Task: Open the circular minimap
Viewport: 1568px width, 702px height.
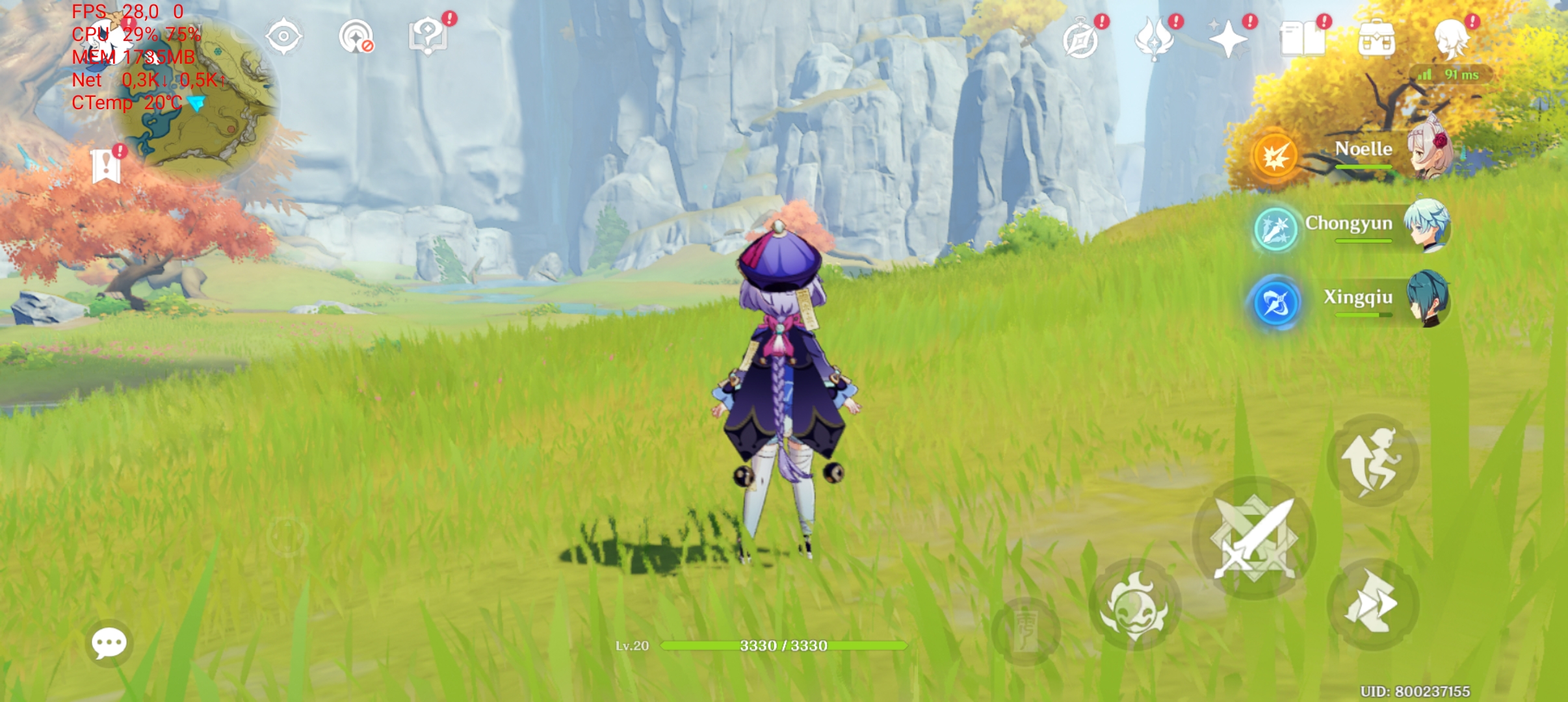Action: [195, 97]
